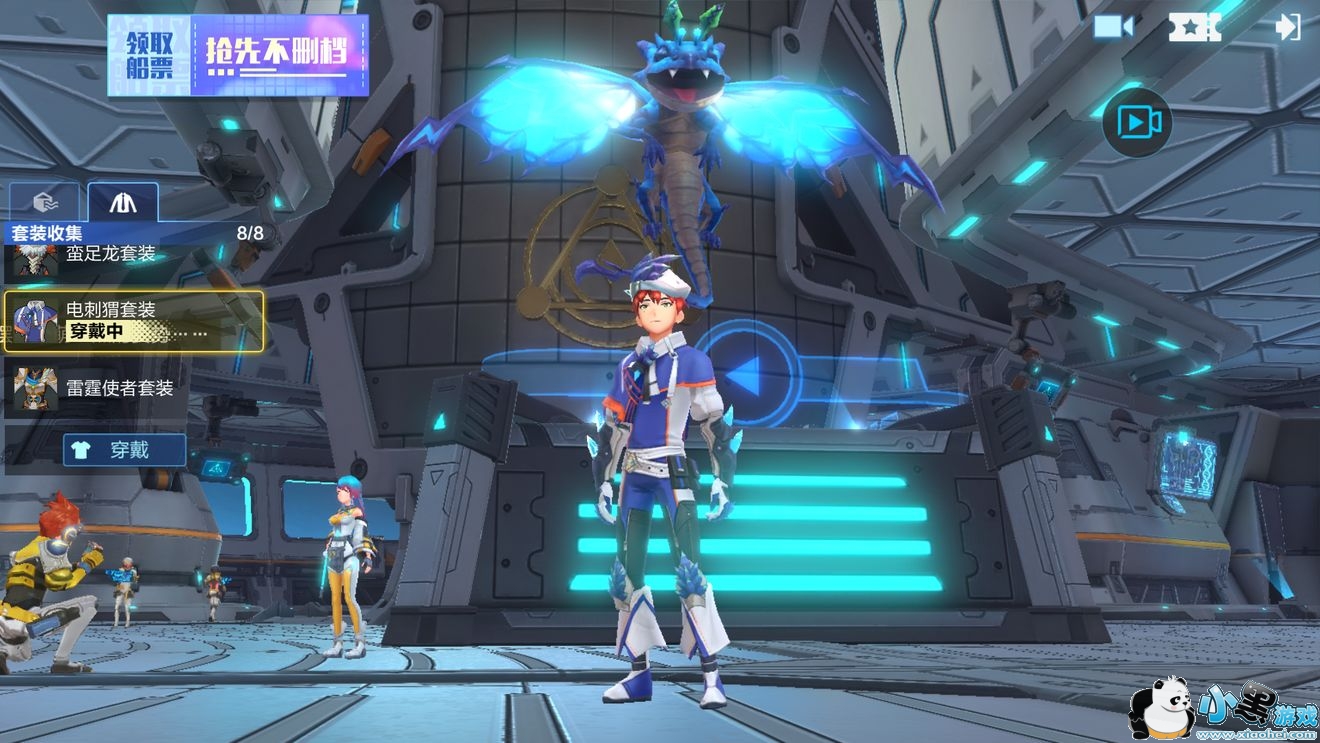Open the 领取船票 promotional banner

tap(238, 55)
